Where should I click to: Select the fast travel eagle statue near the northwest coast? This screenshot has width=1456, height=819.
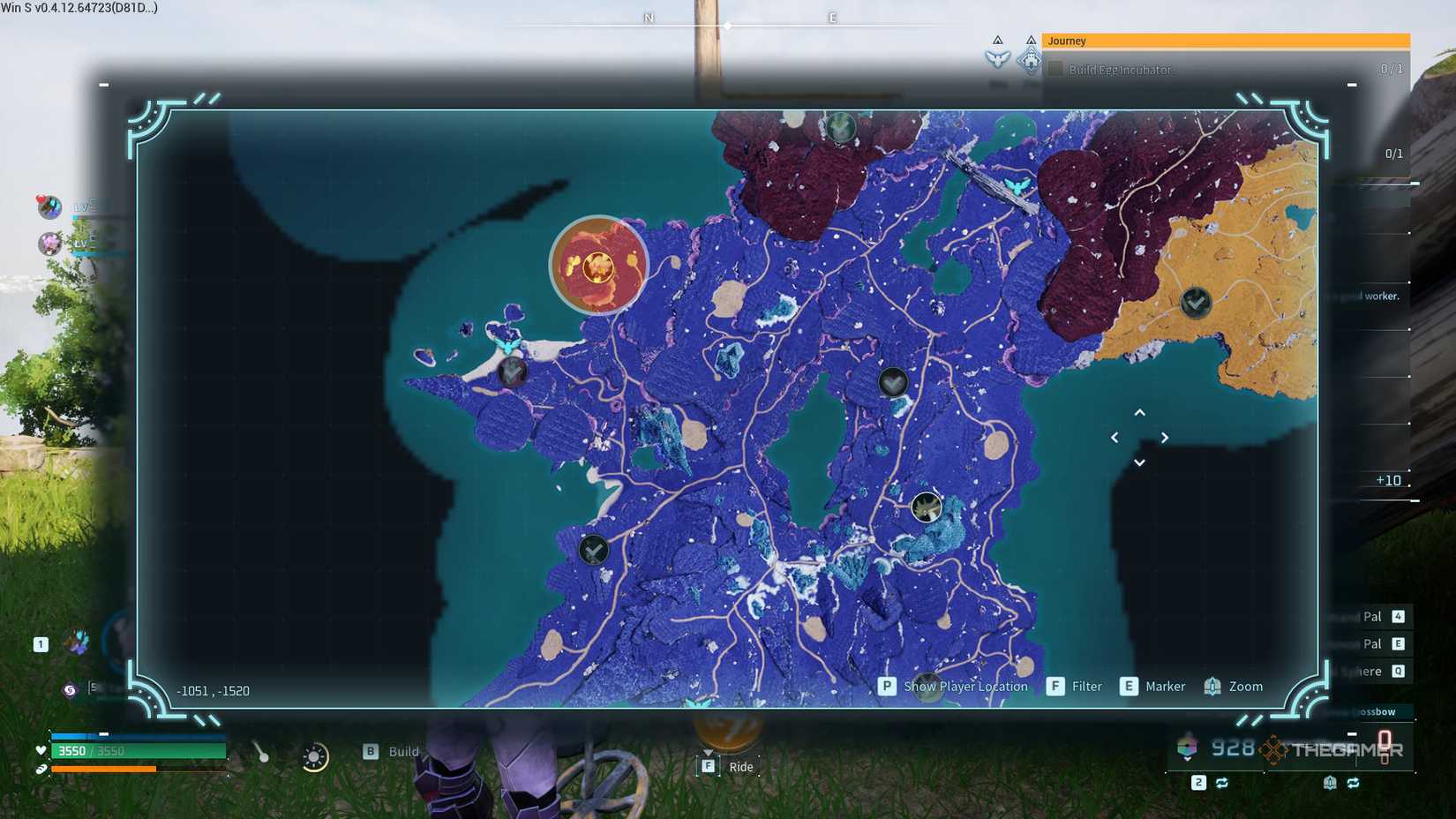[507, 344]
